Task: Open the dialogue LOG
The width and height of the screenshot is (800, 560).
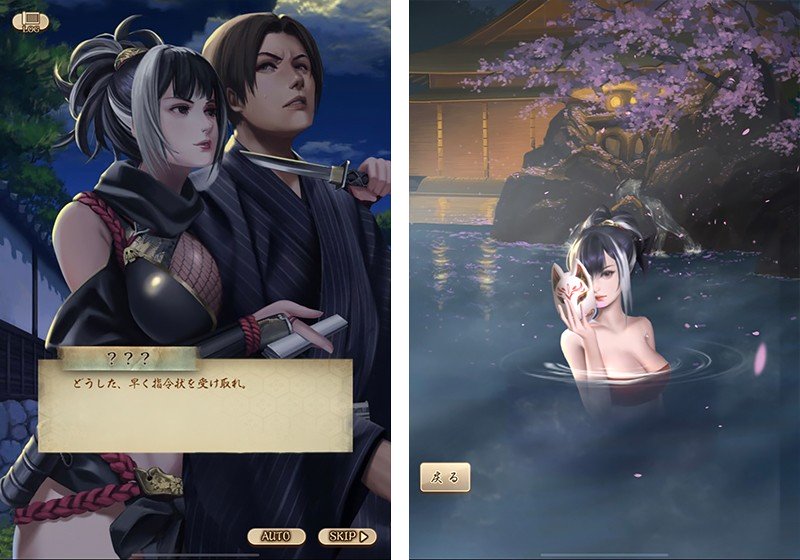Action: tap(27, 19)
